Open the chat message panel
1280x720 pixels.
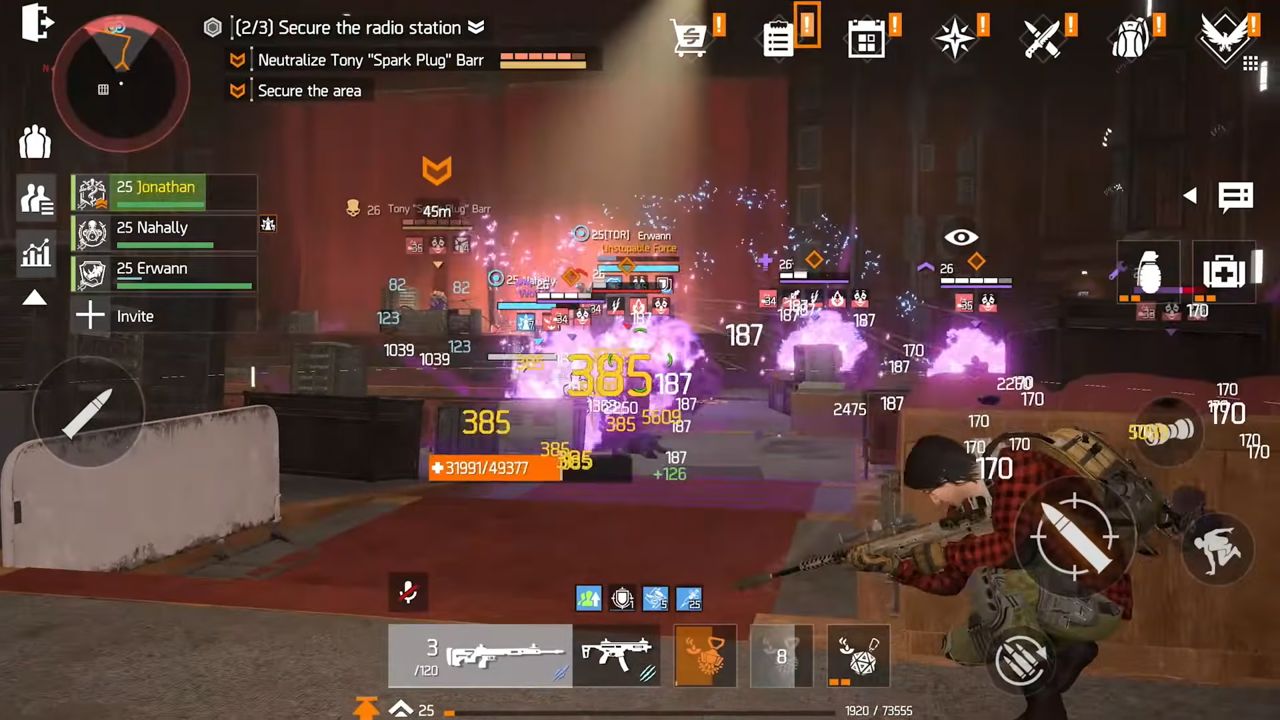1236,196
